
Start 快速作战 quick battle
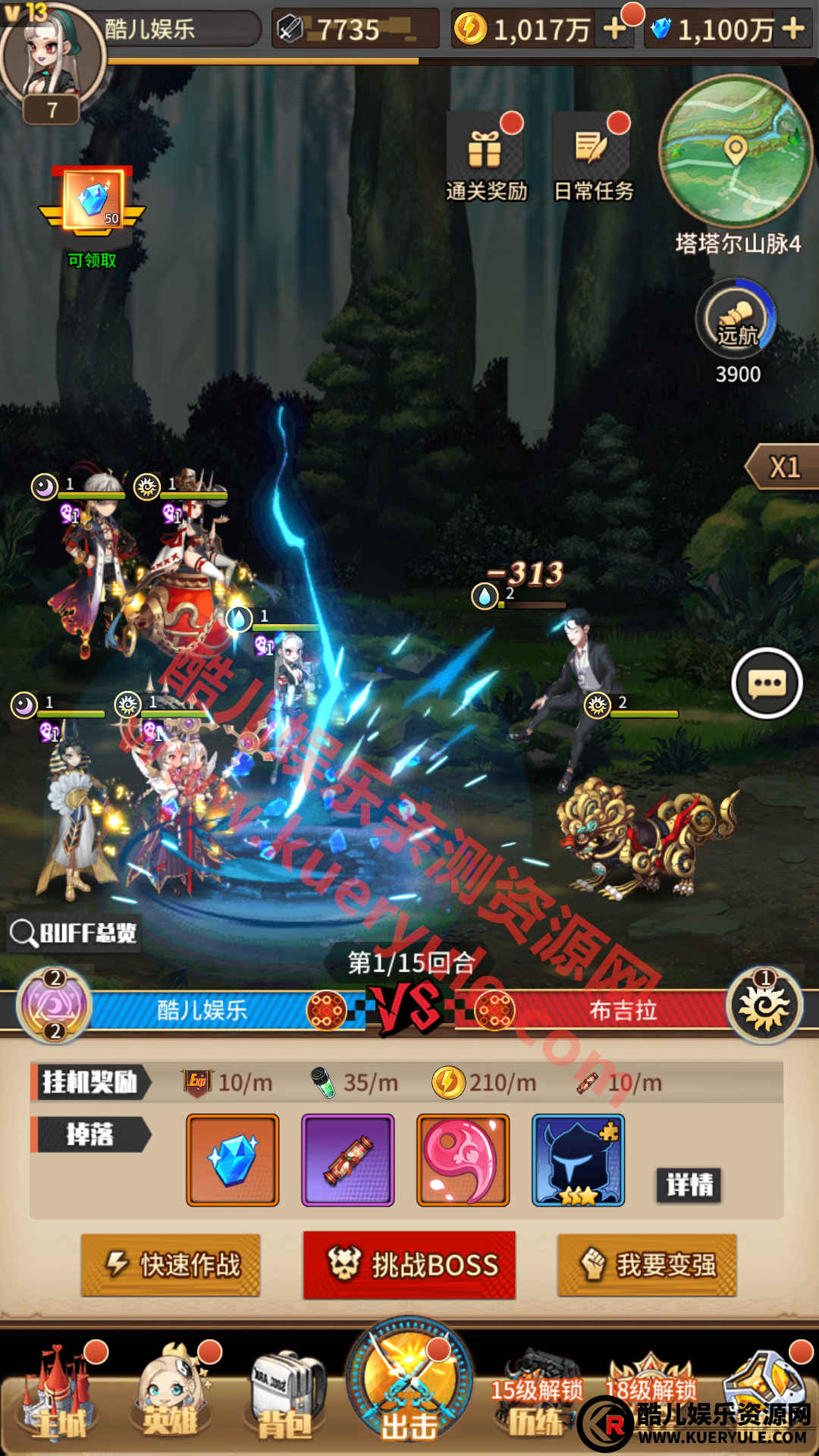click(x=171, y=1265)
